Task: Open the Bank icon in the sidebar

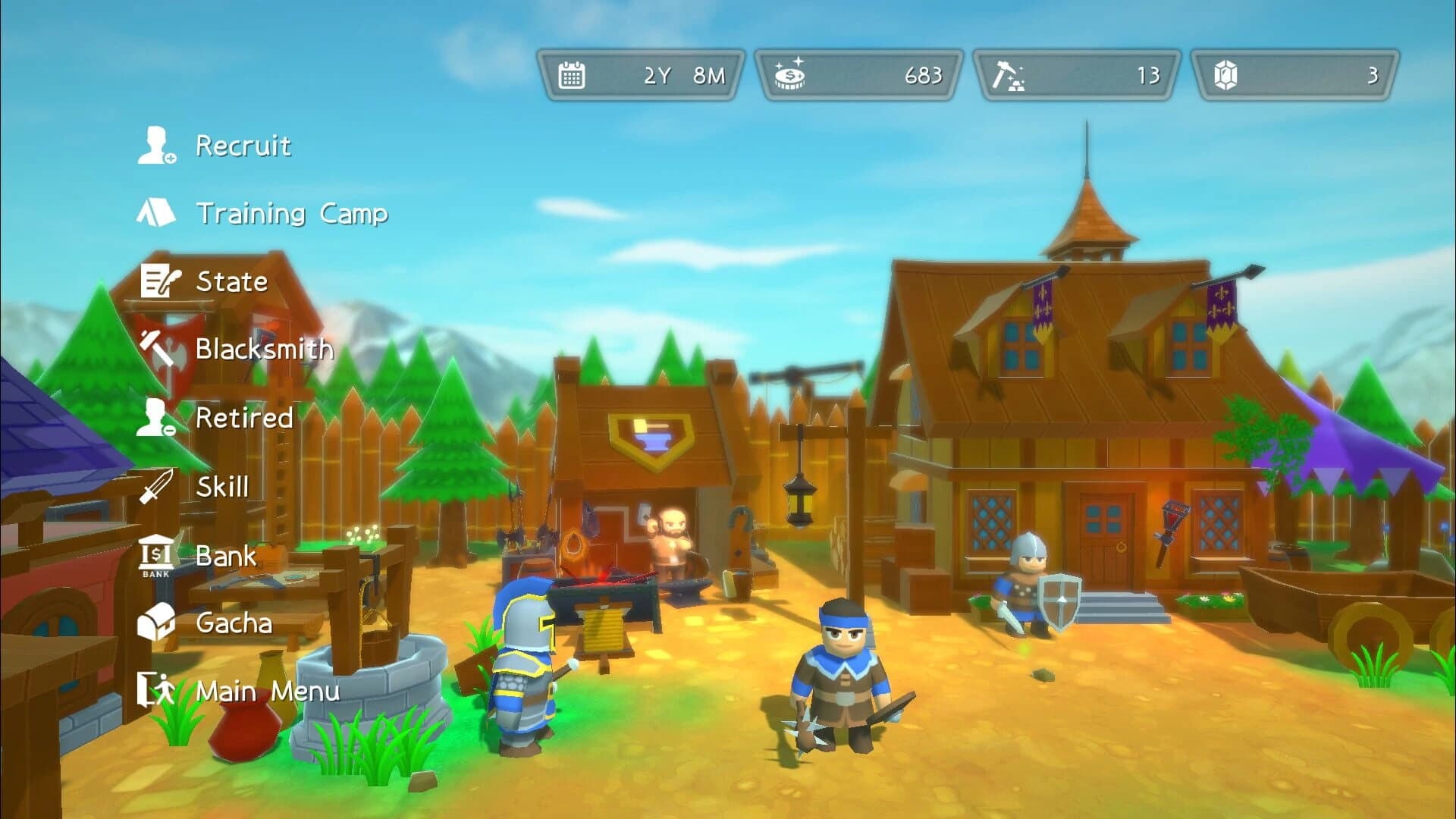Action: (x=157, y=554)
